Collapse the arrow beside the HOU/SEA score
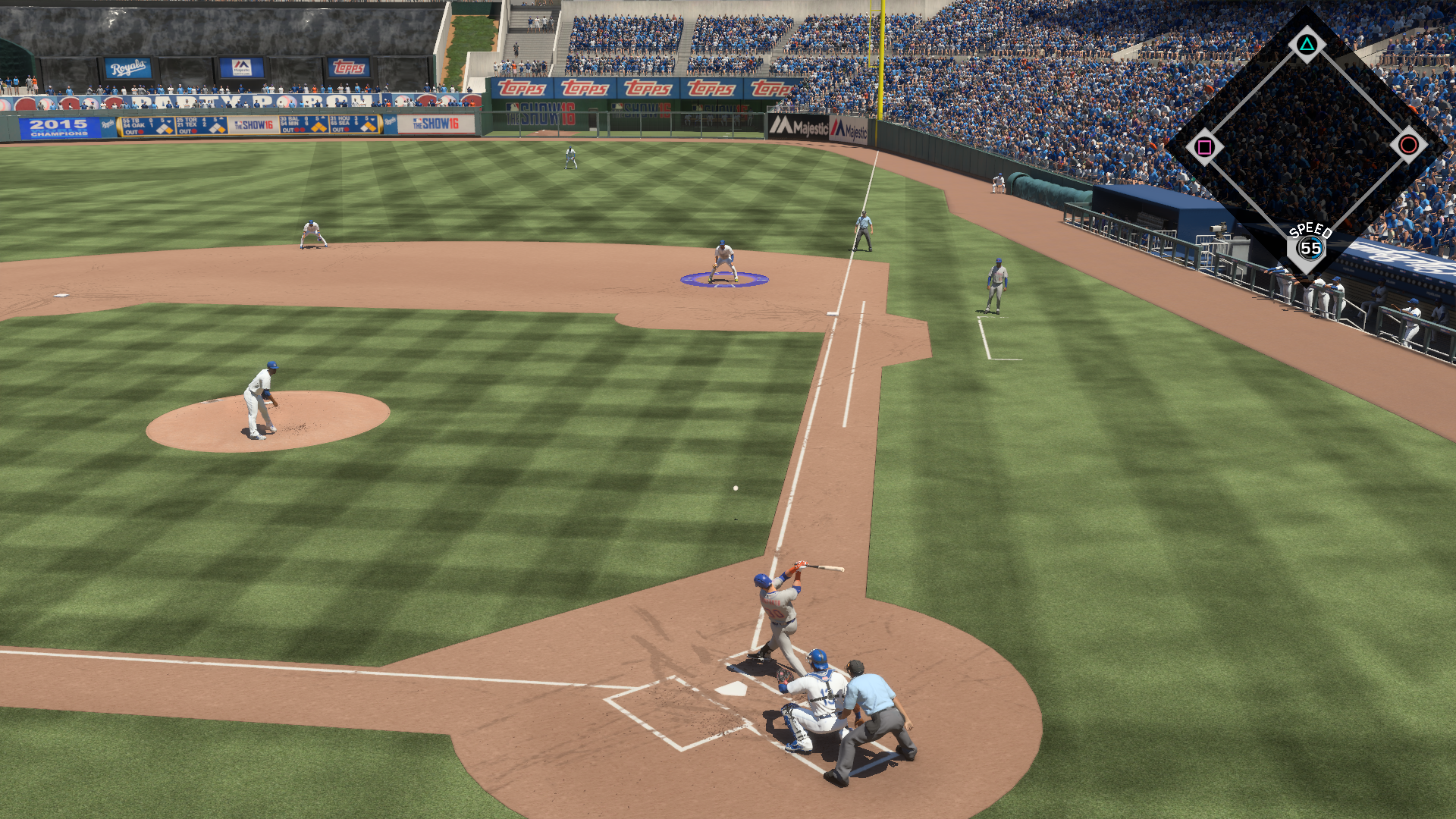1456x819 pixels. (373, 121)
